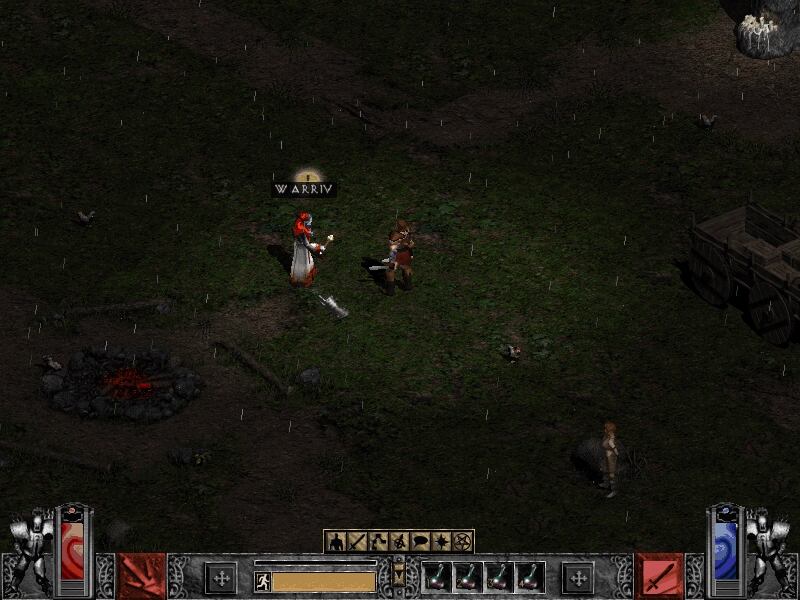The height and width of the screenshot is (600, 800).
Task: Collapse the mini-panel with the center arrow button
Action: tap(399, 576)
